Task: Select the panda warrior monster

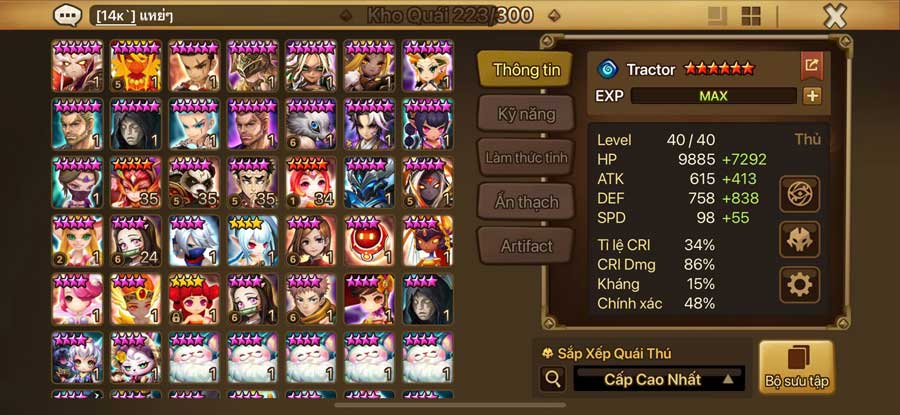Action: [194, 181]
